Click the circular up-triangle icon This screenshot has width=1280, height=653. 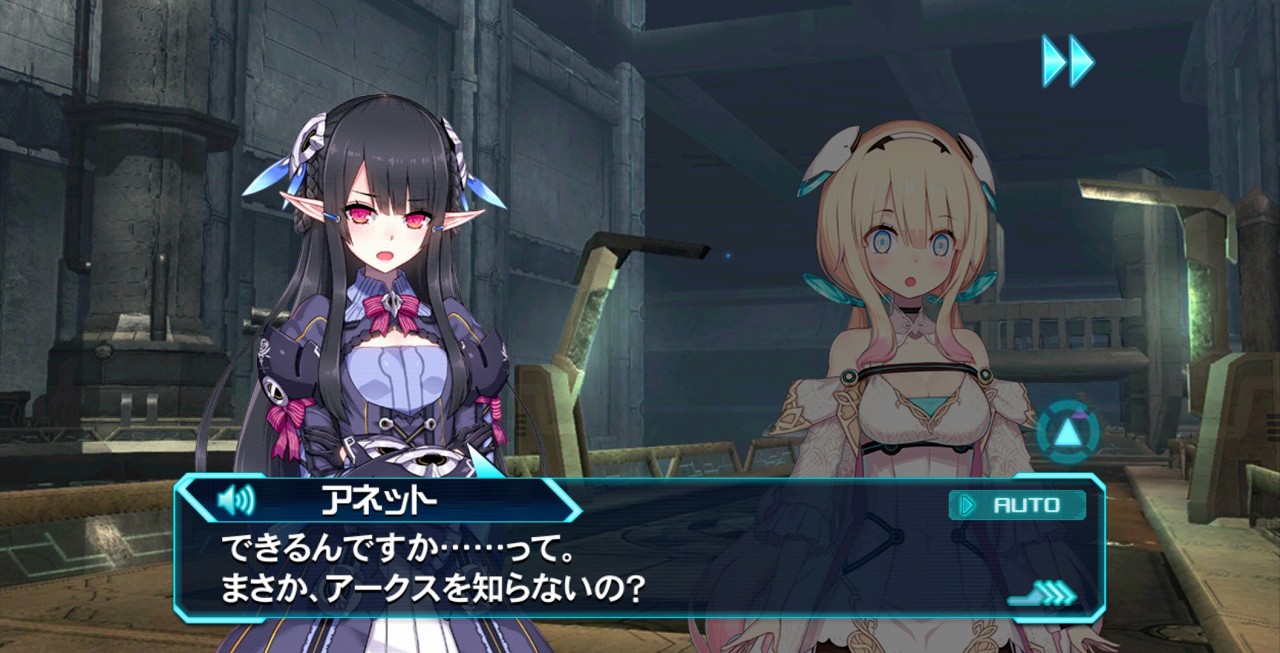(x=1067, y=433)
